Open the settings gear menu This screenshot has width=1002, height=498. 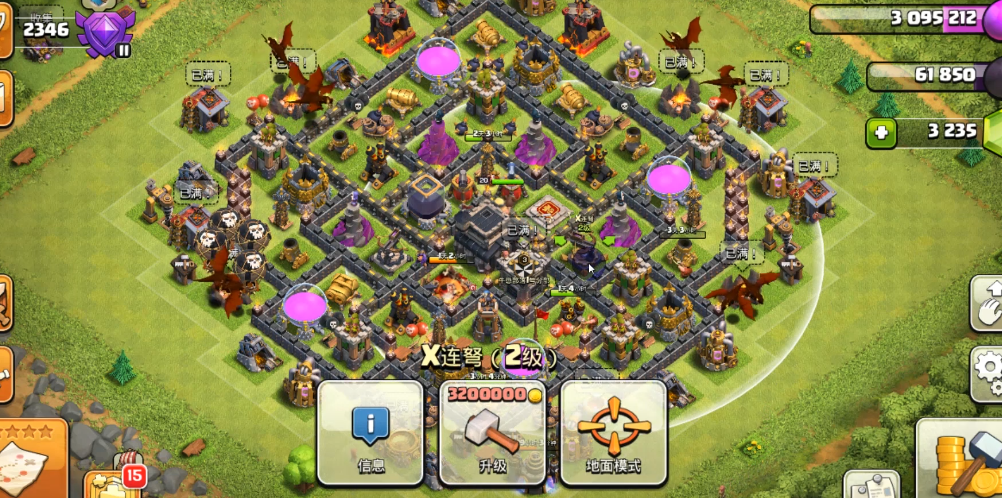pos(989,372)
